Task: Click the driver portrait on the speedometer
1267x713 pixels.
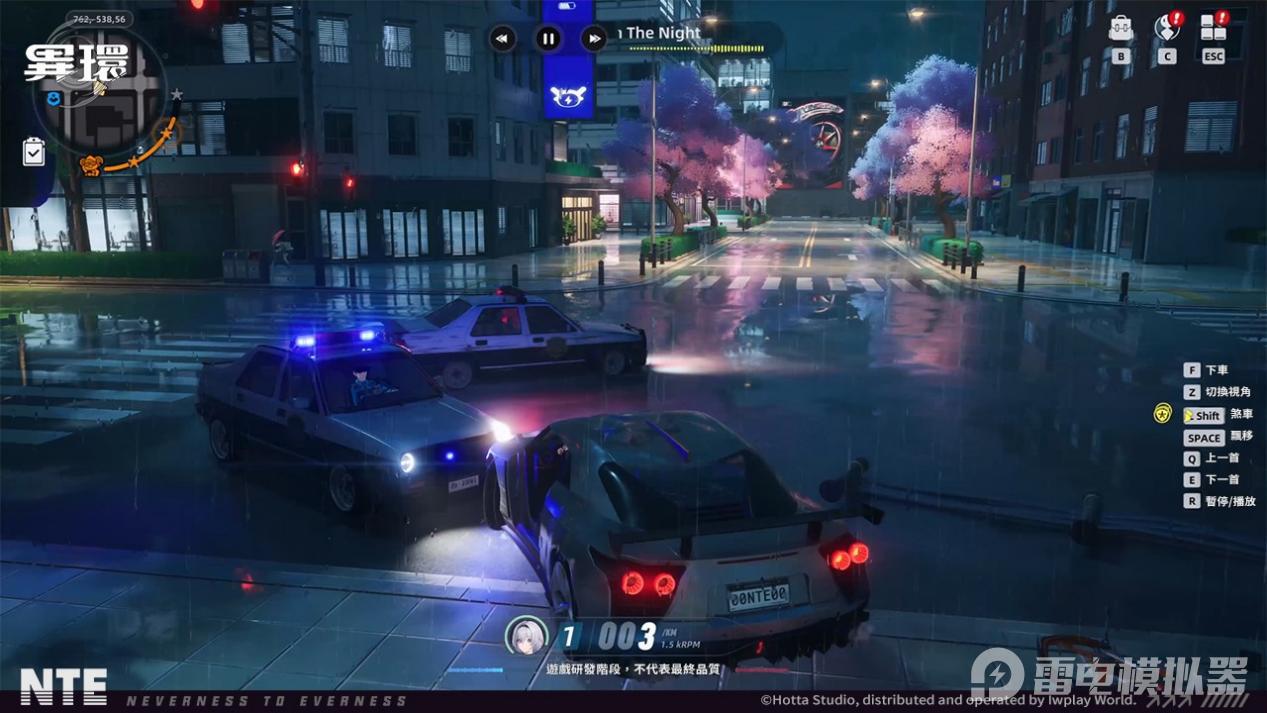Action: tap(527, 636)
